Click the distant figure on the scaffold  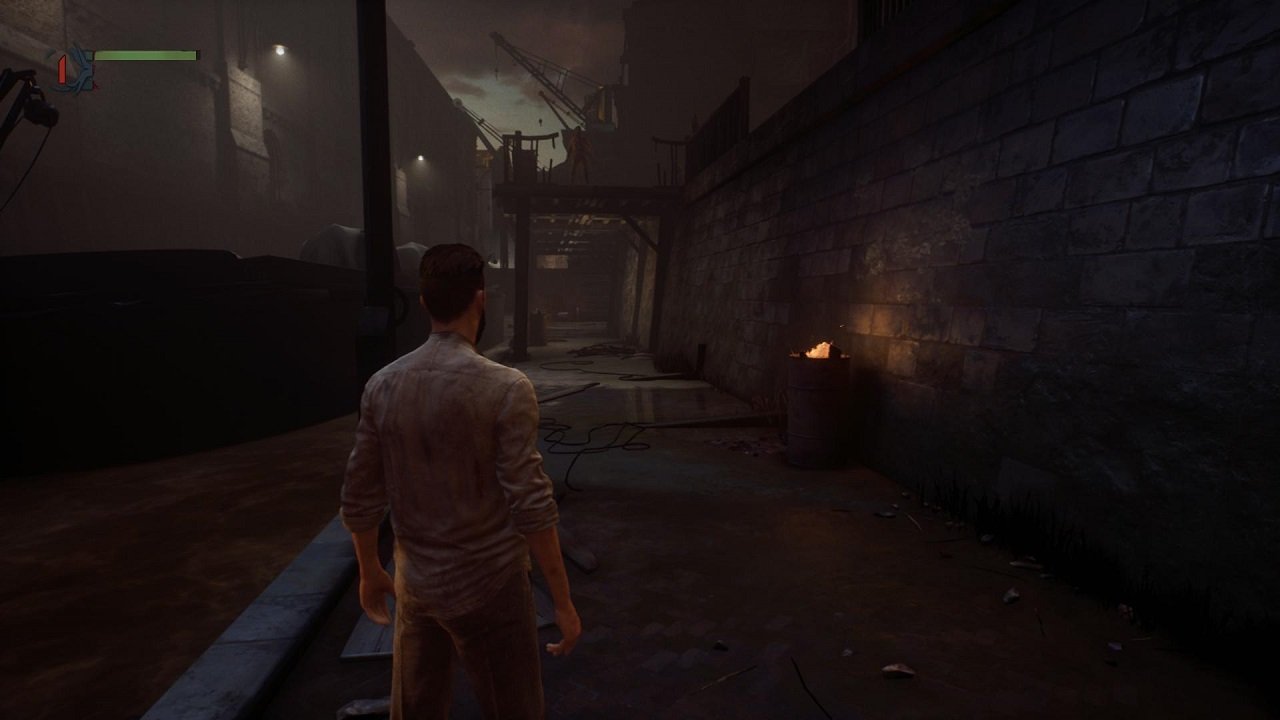[580, 155]
